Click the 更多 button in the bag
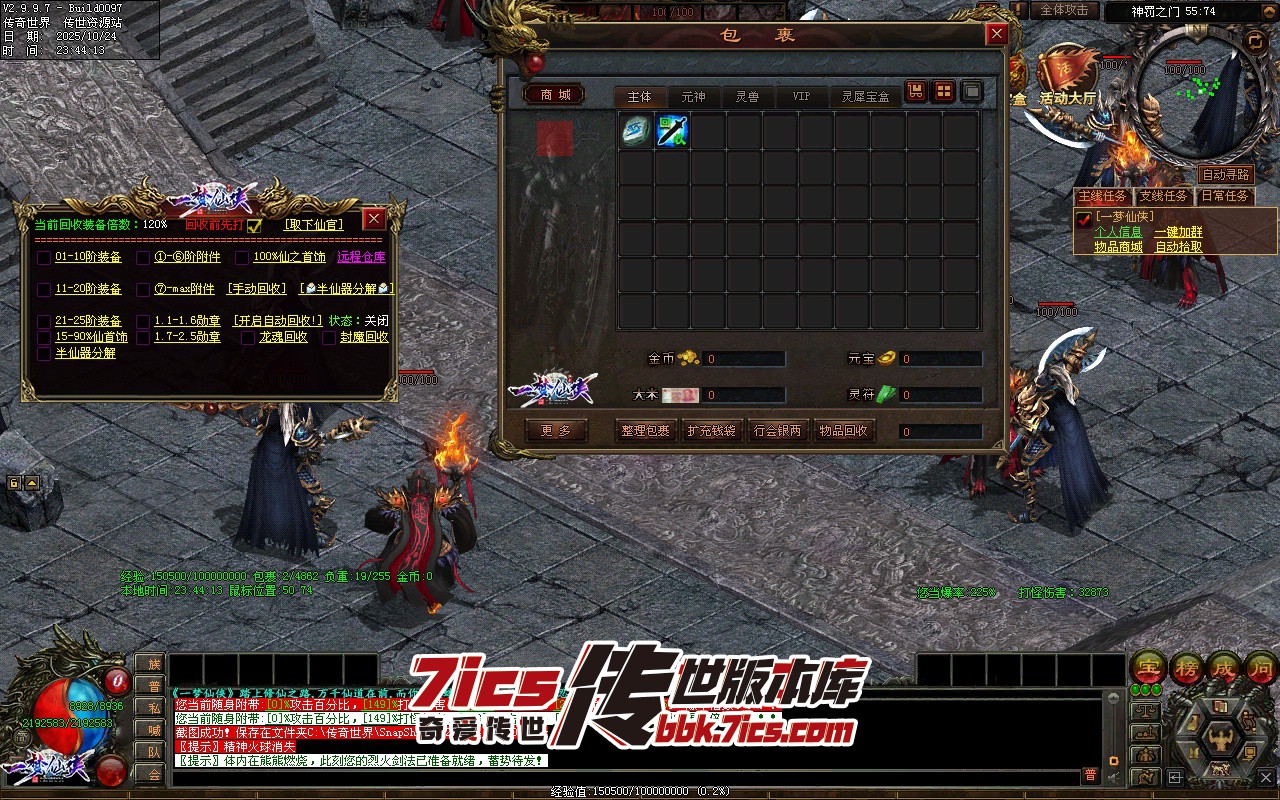1280x800 pixels. (x=556, y=431)
